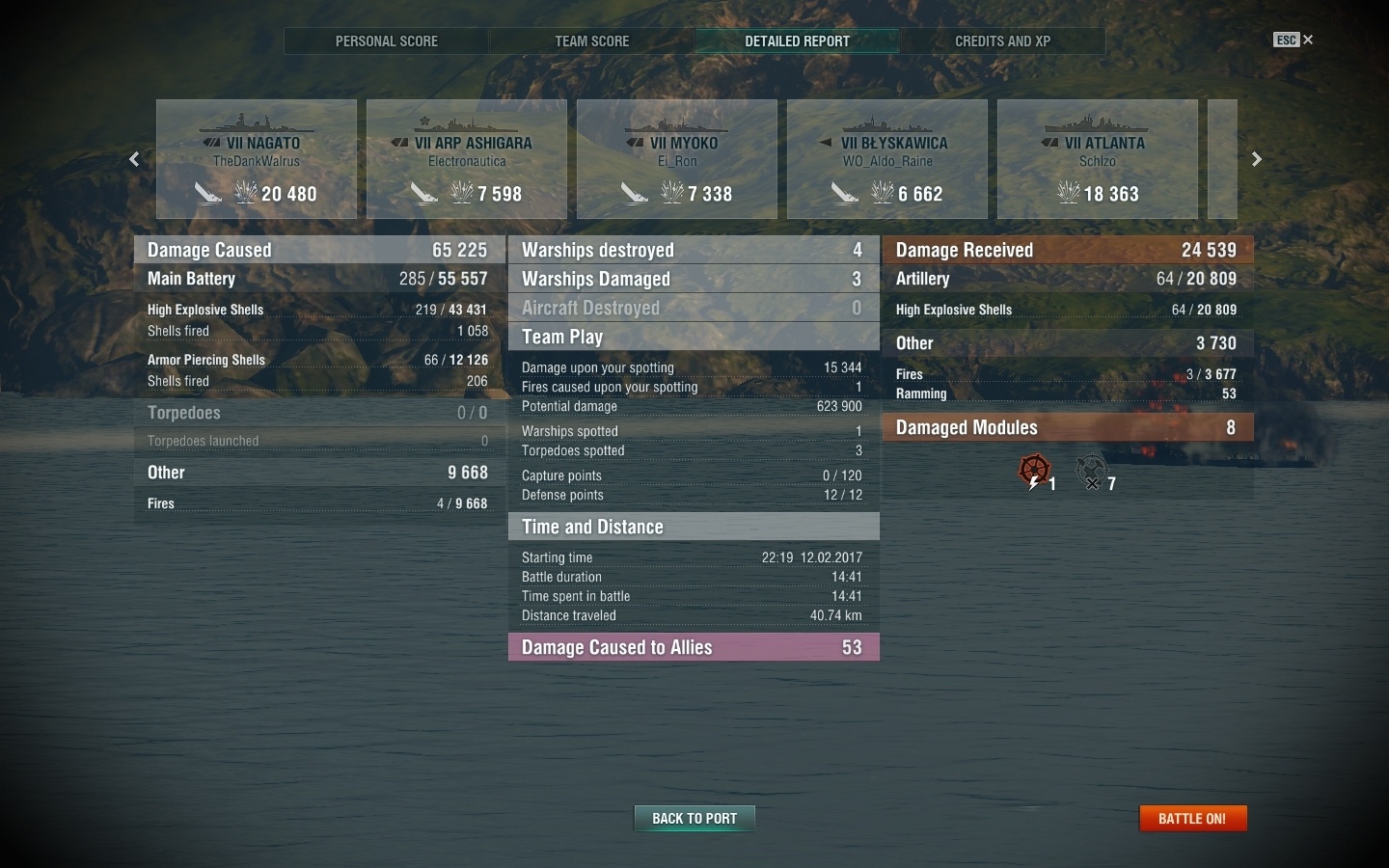This screenshot has height=868, width=1389.
Task: Start another match with Battle On!
Action: pos(1192,819)
